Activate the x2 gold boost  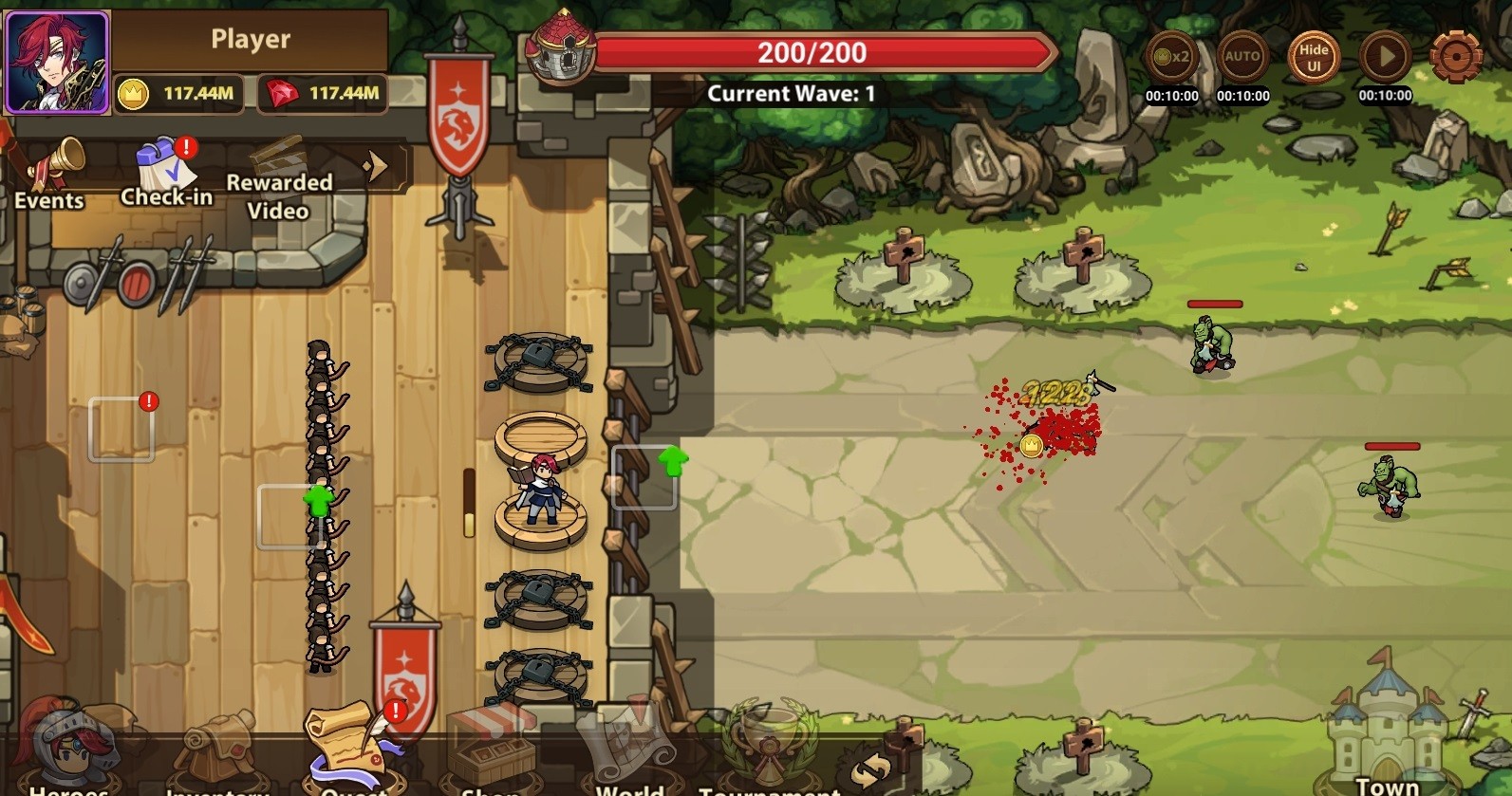coord(1171,57)
